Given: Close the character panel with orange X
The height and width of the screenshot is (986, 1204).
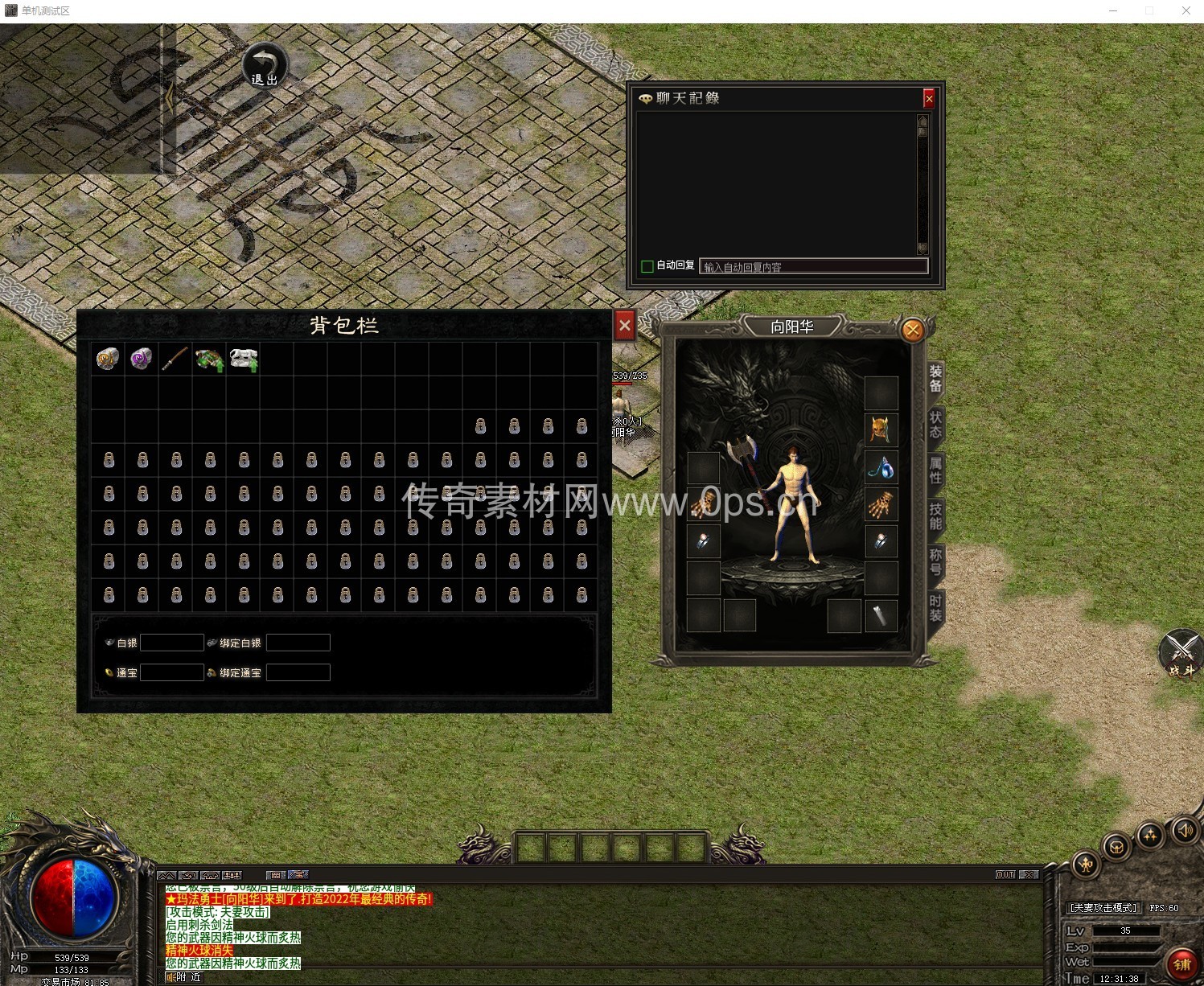Looking at the screenshot, I should click(x=912, y=330).
